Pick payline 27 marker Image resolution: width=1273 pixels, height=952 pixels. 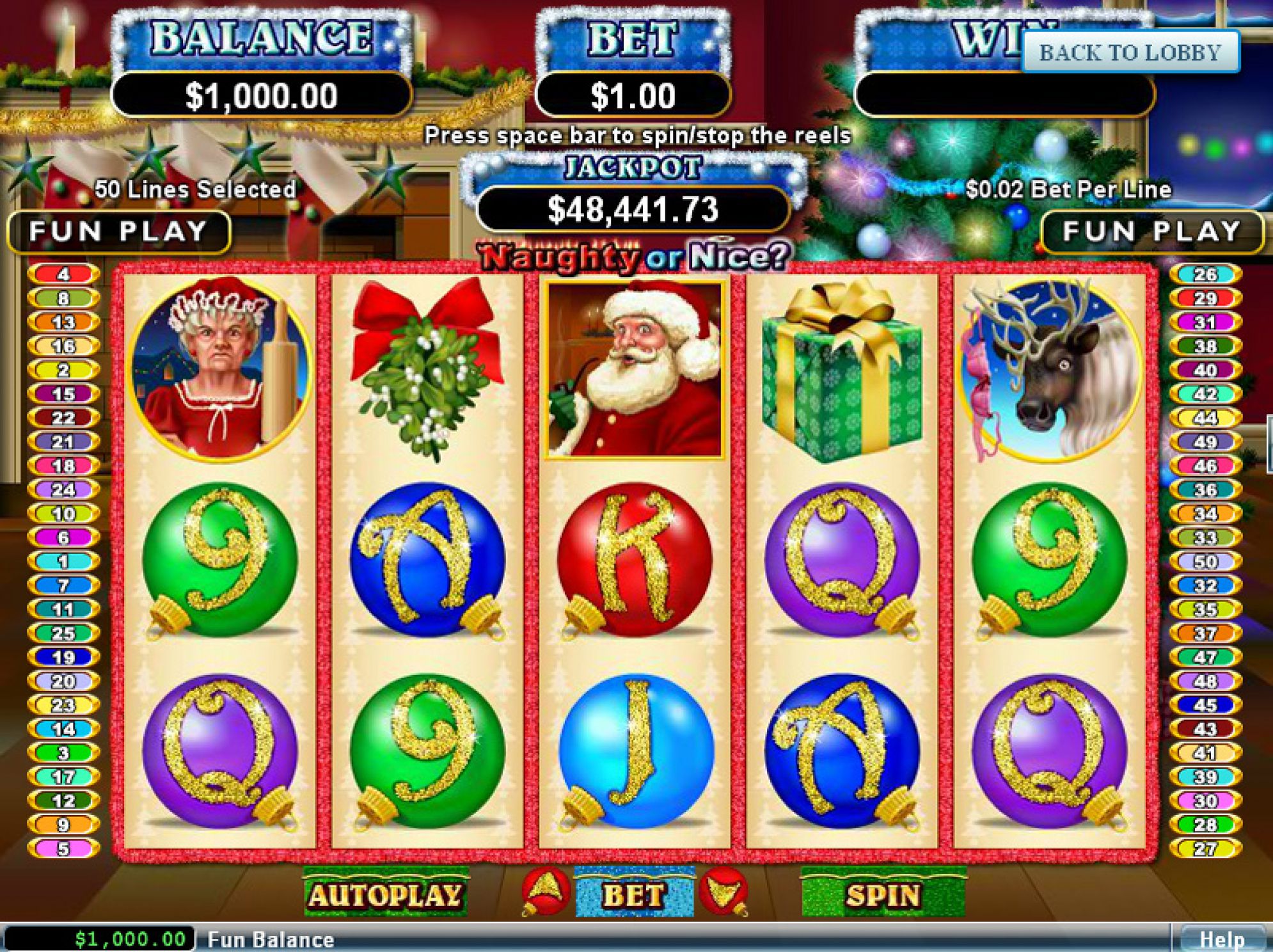pos(1205,849)
